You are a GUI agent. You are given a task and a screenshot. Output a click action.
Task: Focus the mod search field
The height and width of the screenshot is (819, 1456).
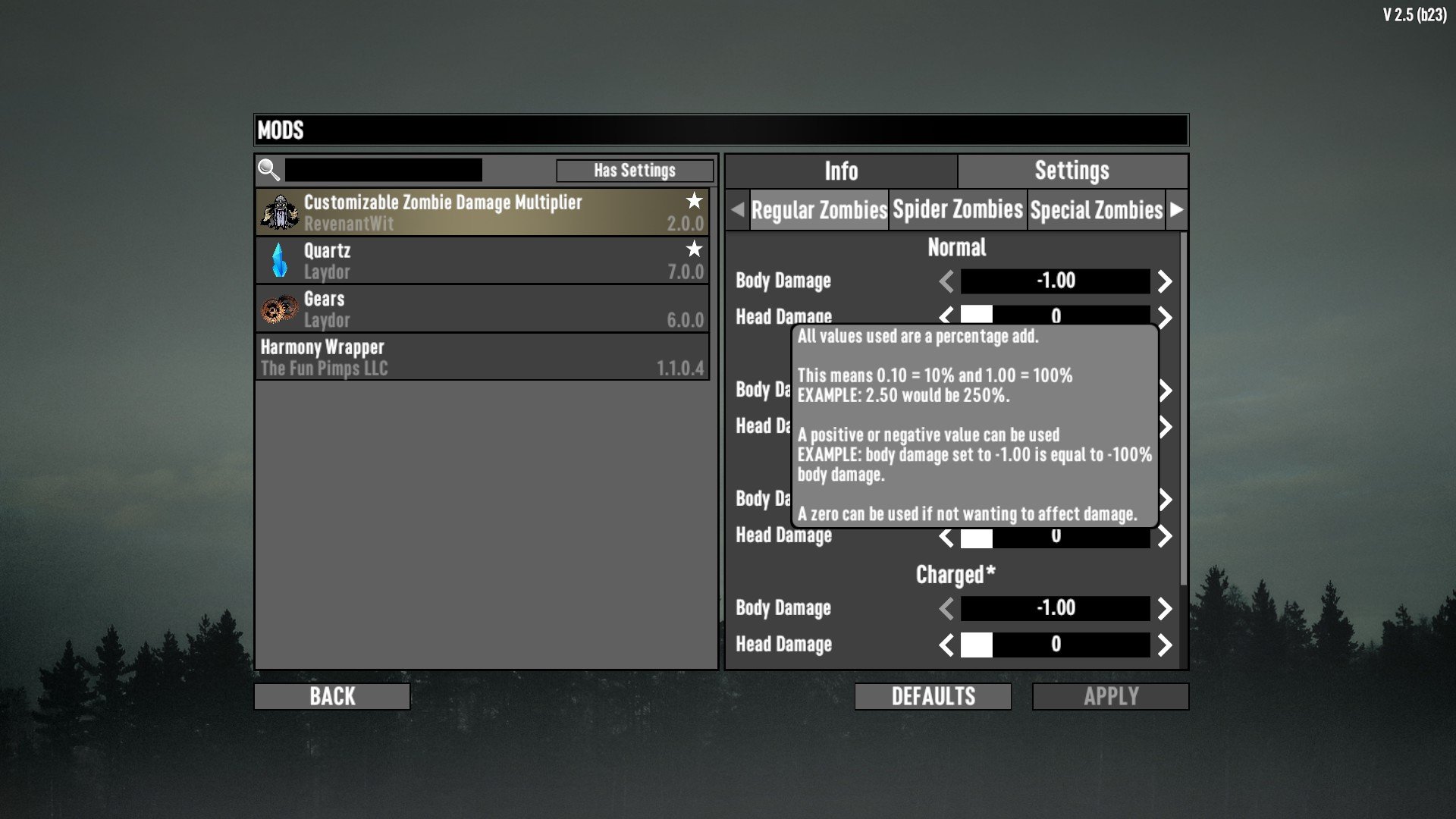click(383, 170)
